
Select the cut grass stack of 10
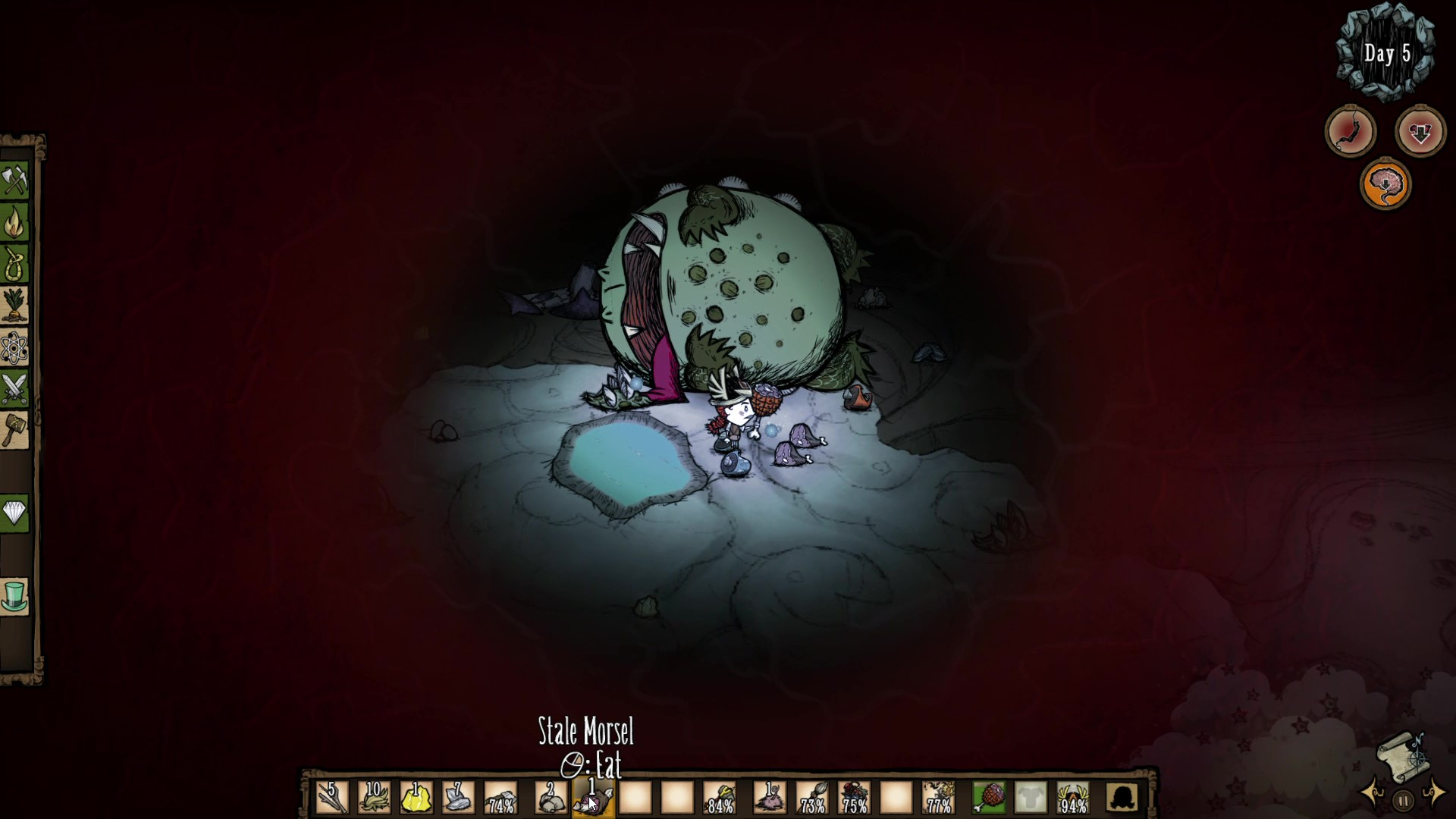pos(374,798)
